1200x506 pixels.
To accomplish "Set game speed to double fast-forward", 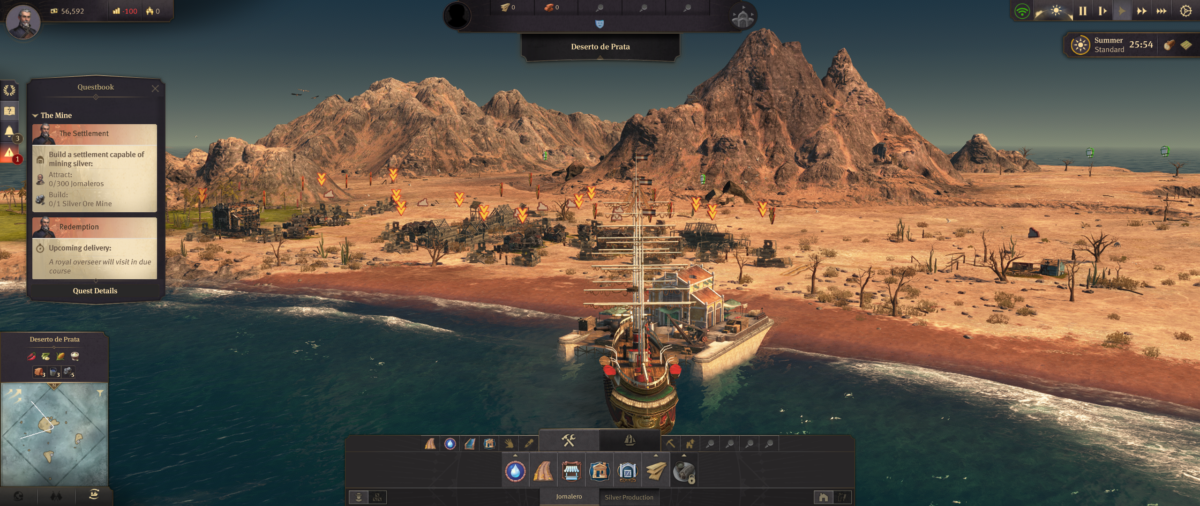I will pos(1142,11).
